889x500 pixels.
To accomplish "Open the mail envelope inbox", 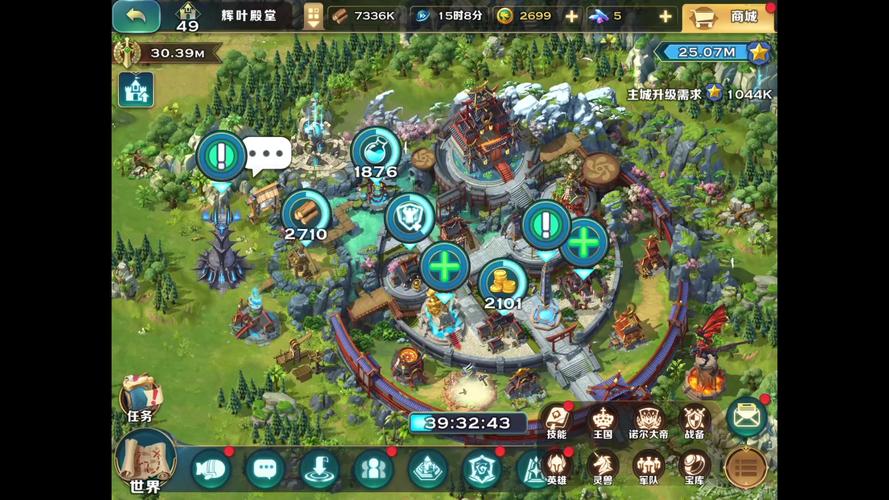I will pos(746,417).
